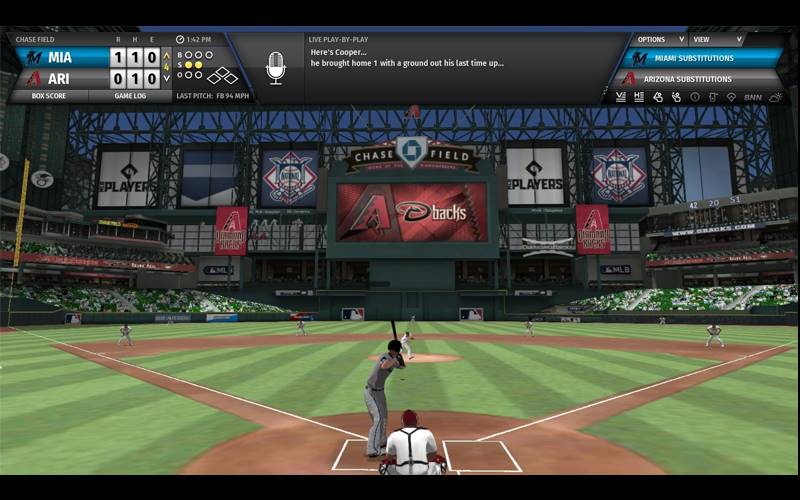Show the home team lineup icon
Viewport: 800px width, 500px height.
click(x=638, y=97)
